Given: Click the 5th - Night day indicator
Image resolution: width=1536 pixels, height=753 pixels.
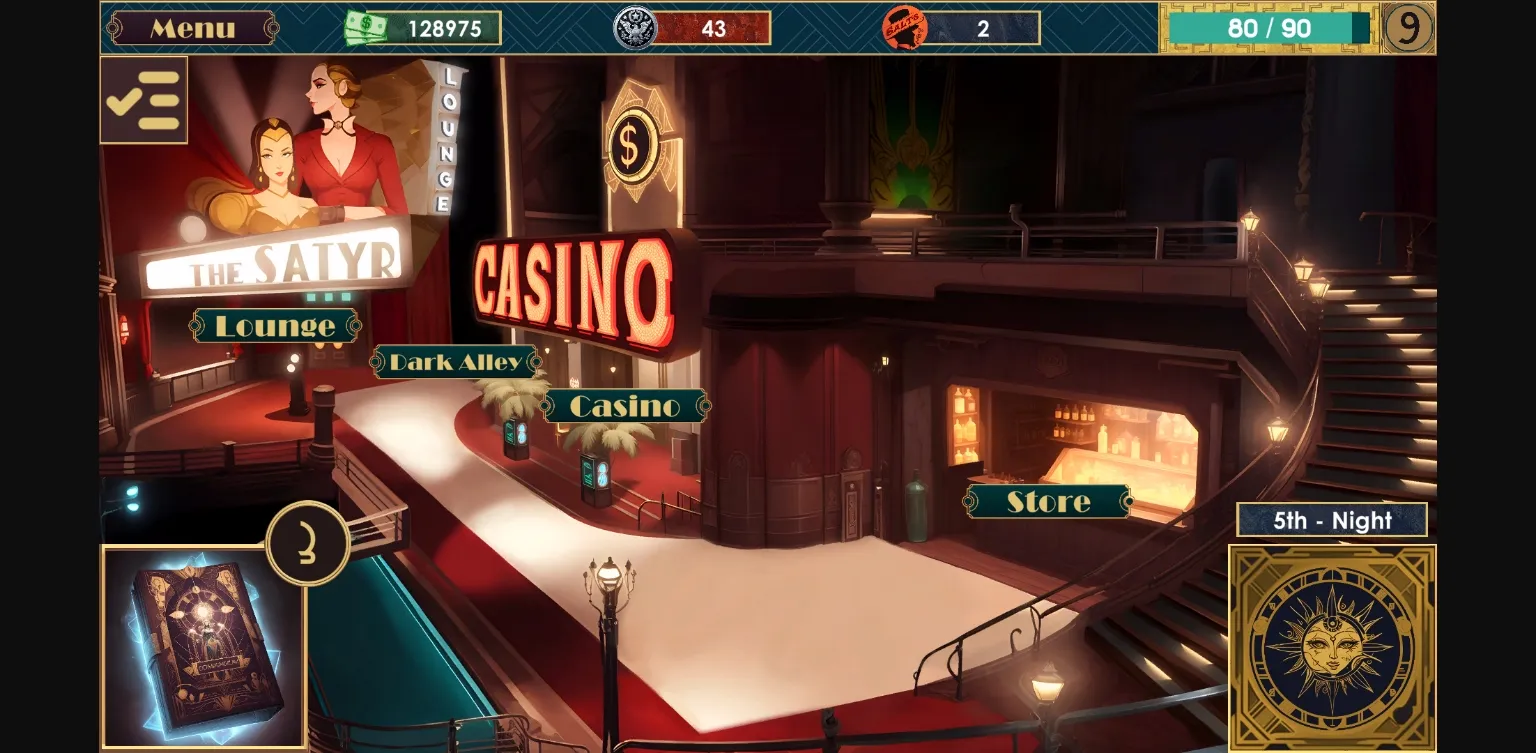Looking at the screenshot, I should coord(1332,520).
